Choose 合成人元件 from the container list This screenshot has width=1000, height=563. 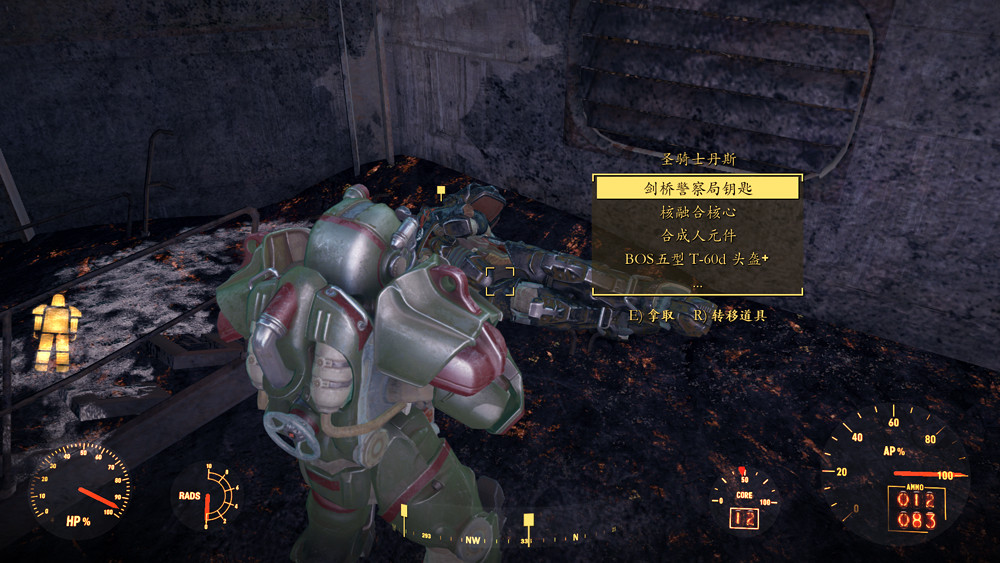tap(697, 236)
